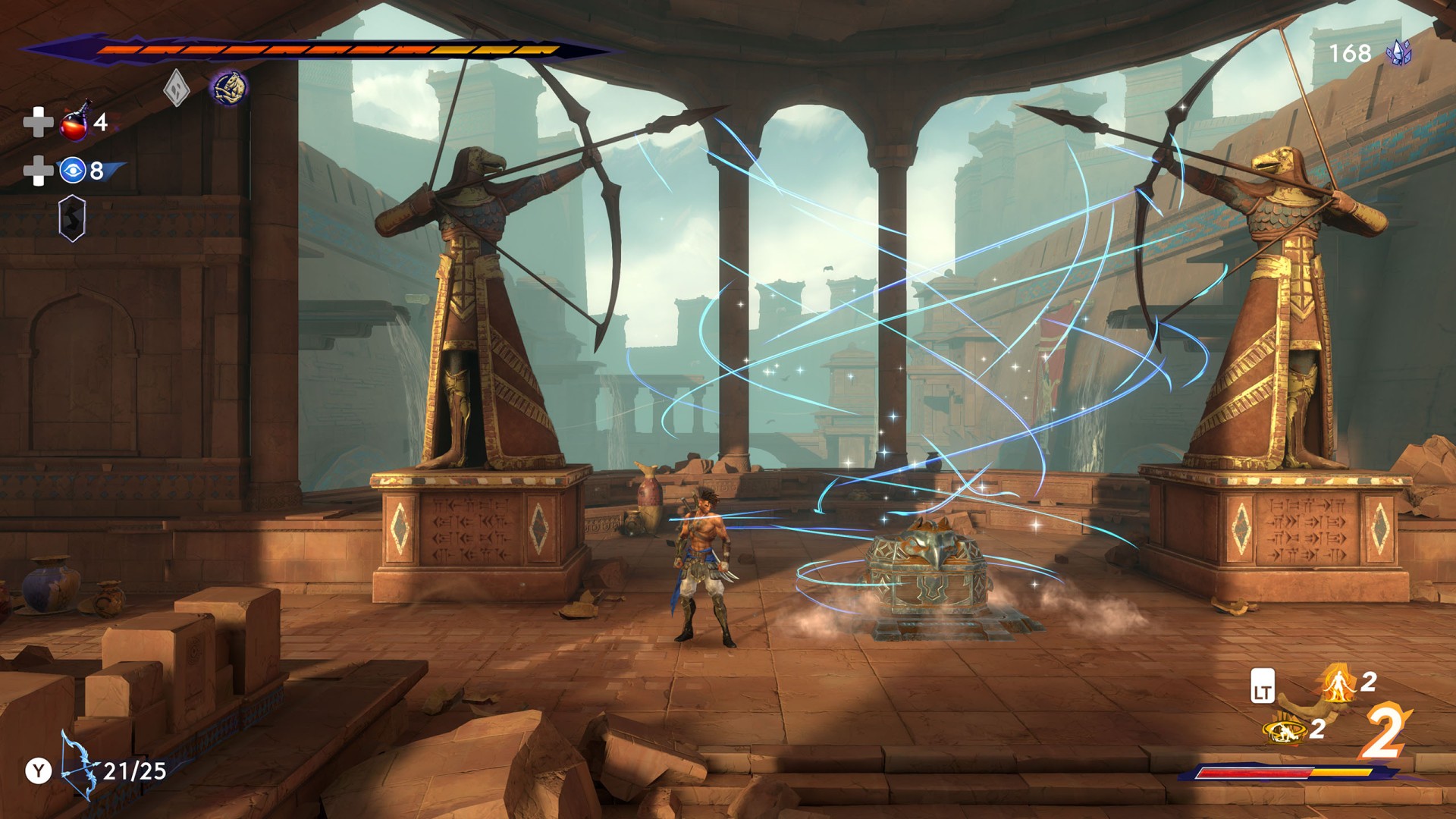Click the dark hexagonal ability icon

click(x=72, y=218)
